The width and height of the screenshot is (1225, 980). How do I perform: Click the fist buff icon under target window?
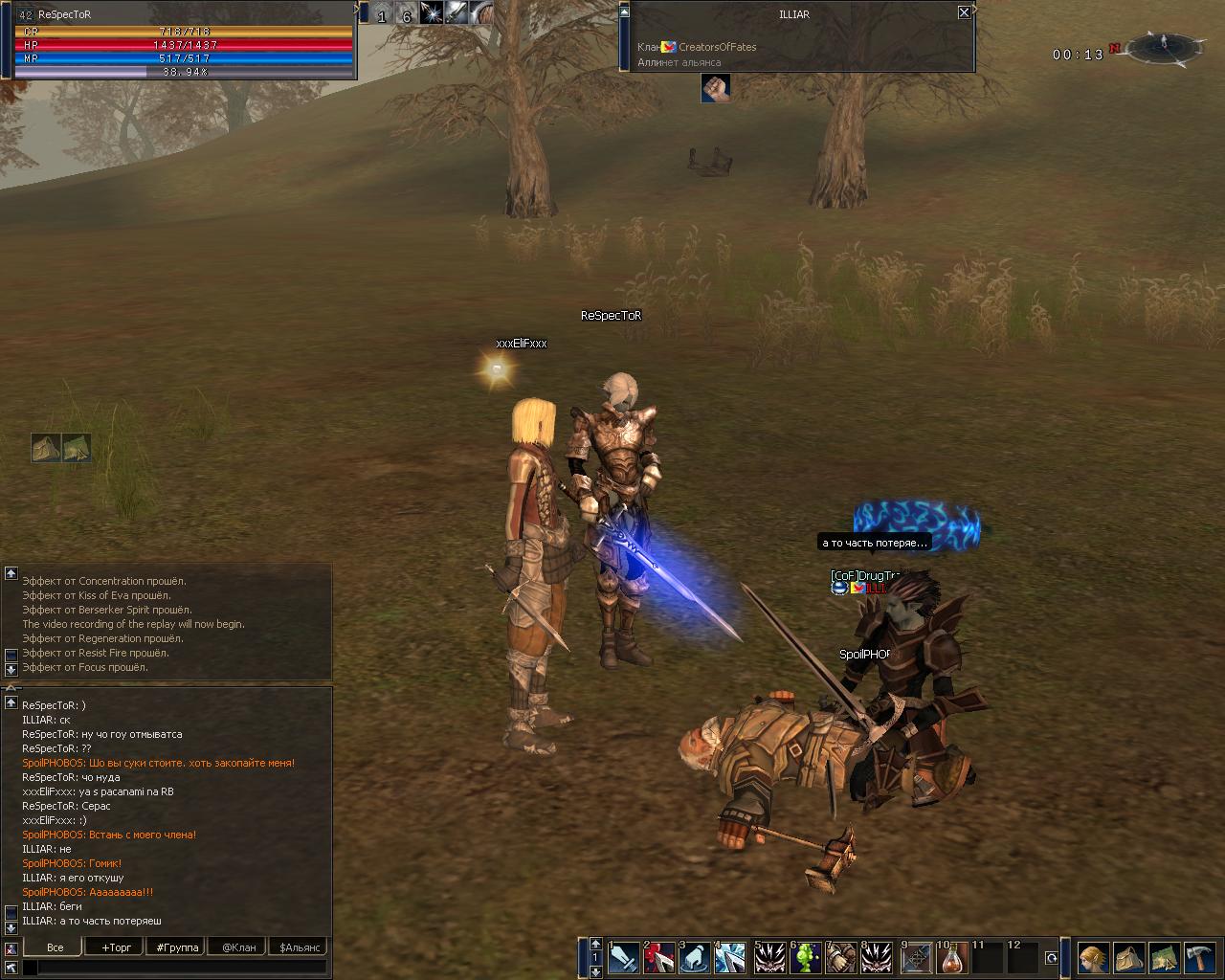715,88
